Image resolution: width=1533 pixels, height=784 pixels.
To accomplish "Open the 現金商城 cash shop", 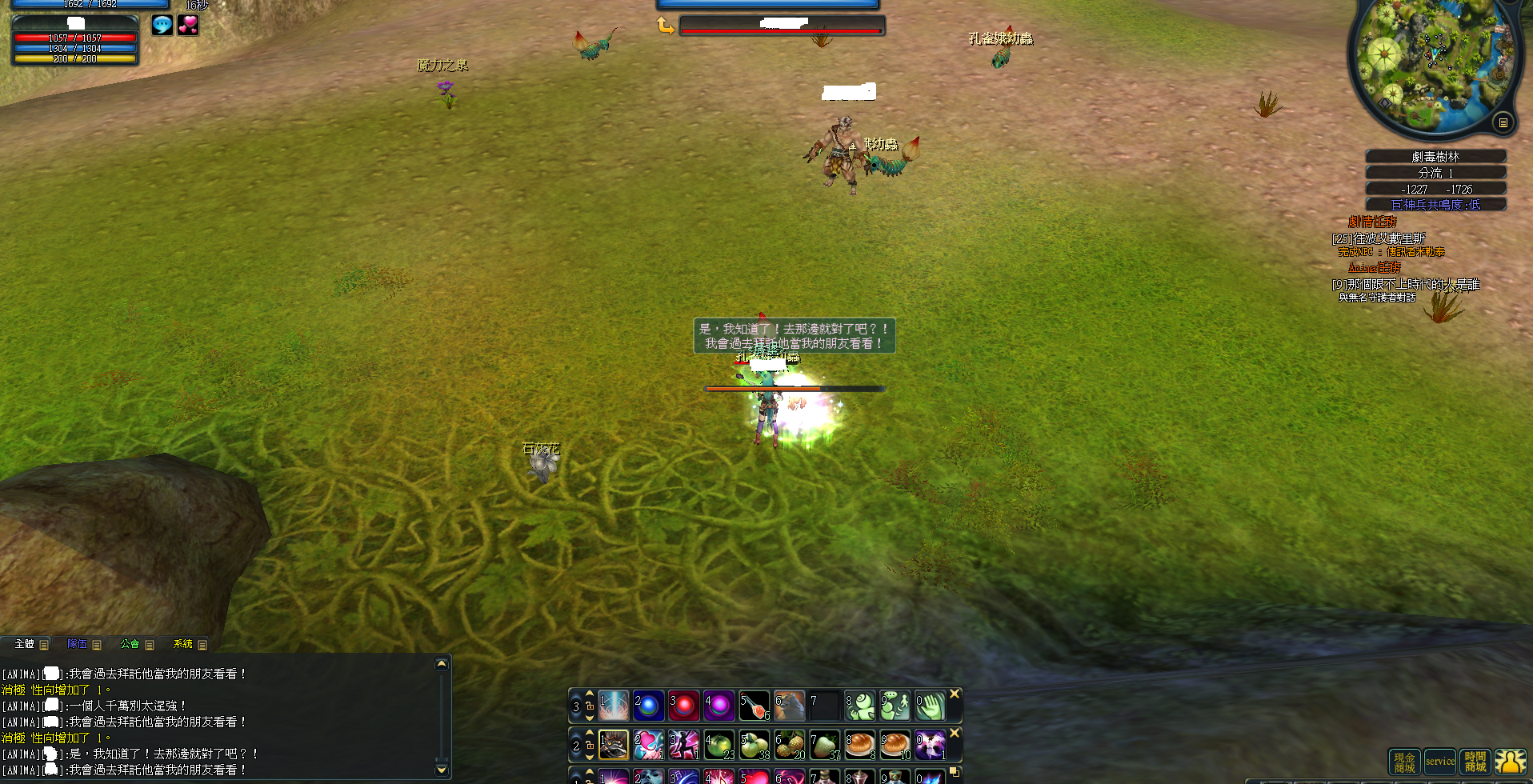I will point(1404,762).
